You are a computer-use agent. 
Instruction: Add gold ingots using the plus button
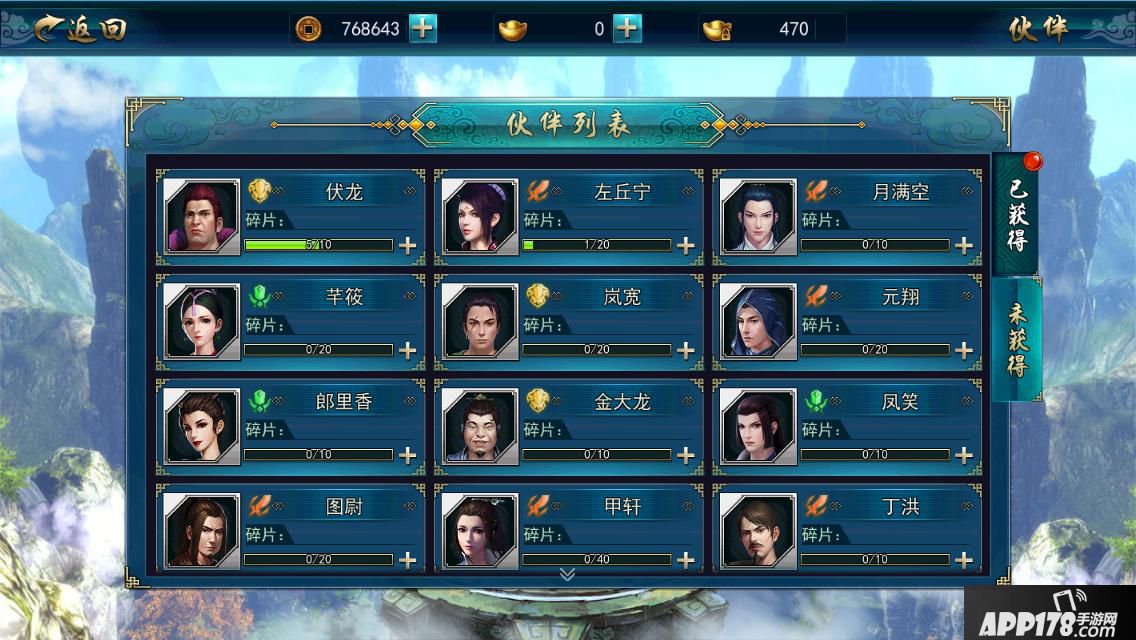(x=627, y=29)
